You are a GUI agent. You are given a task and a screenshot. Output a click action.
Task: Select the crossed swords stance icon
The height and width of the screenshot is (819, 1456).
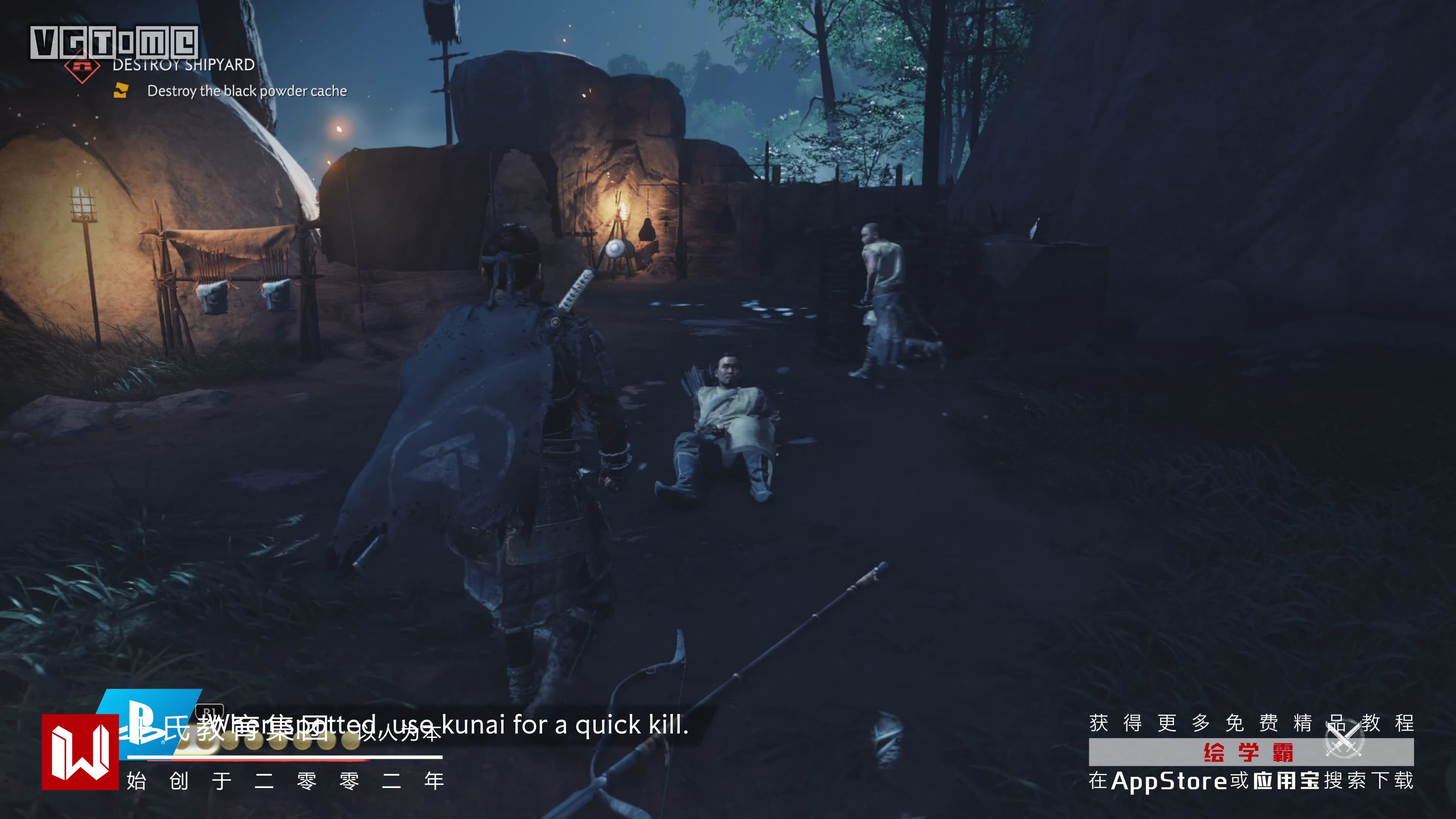[x=1345, y=738]
